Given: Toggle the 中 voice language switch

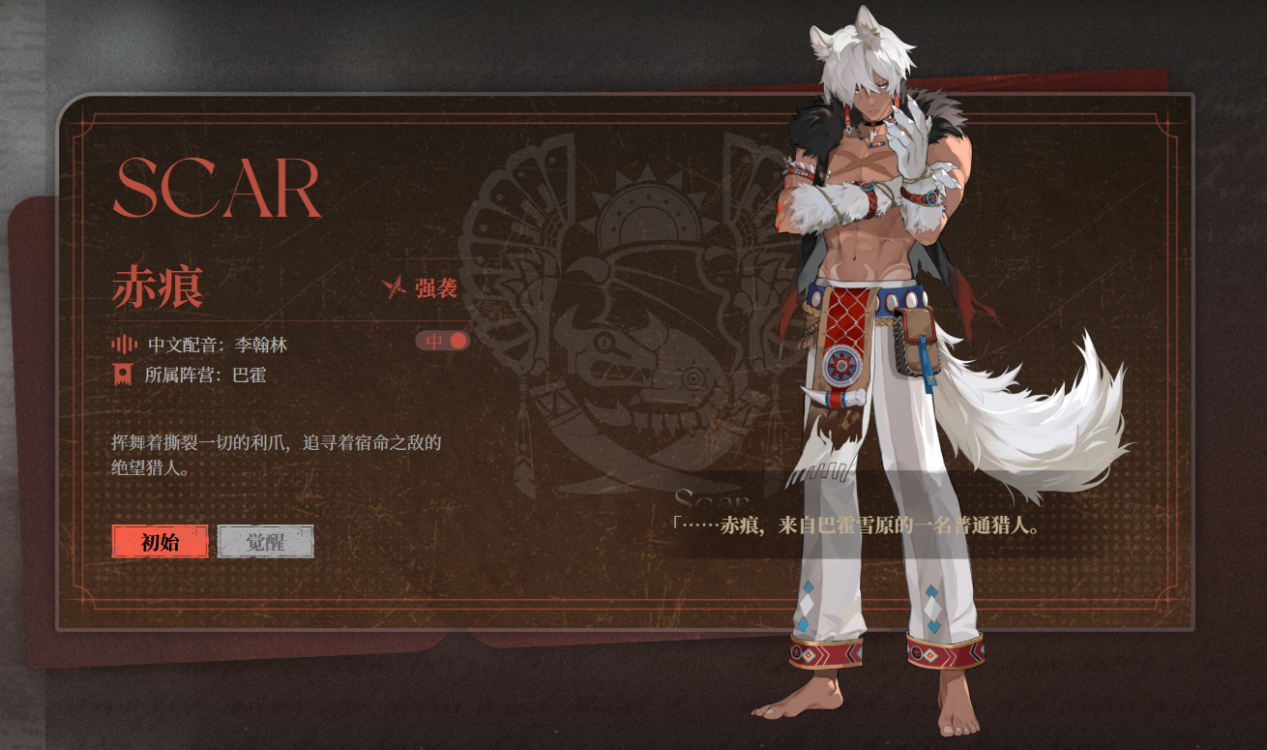Looking at the screenshot, I should pos(443,341).
